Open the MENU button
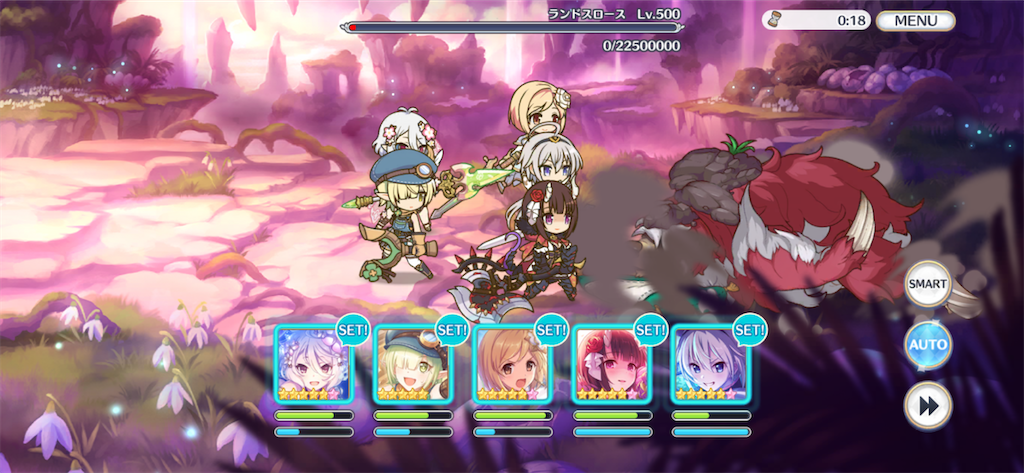Viewport: 1024px width, 473px height. tap(915, 20)
